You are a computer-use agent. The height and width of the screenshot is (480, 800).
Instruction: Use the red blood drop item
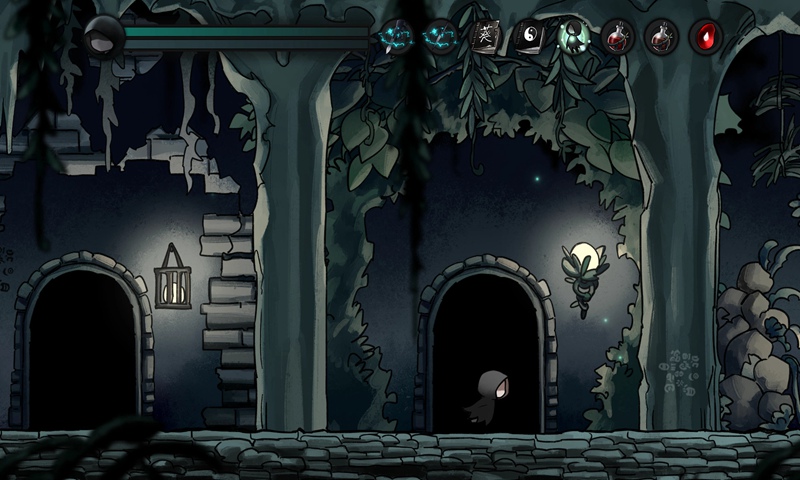tap(706, 37)
